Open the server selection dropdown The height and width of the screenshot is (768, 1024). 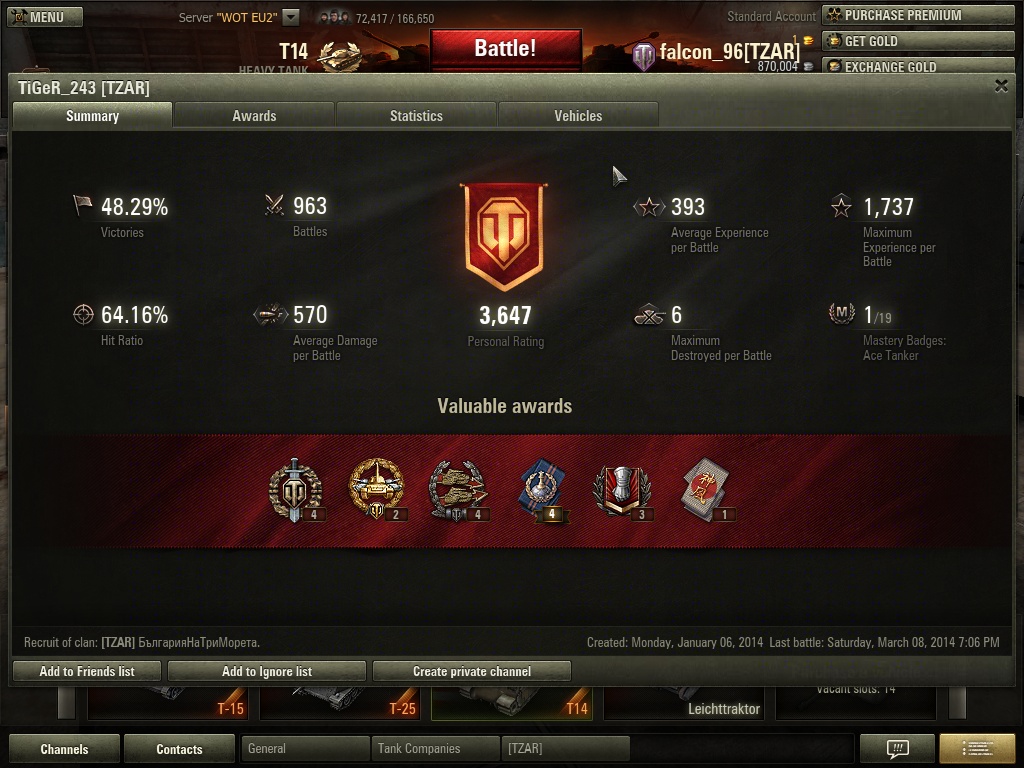[290, 17]
